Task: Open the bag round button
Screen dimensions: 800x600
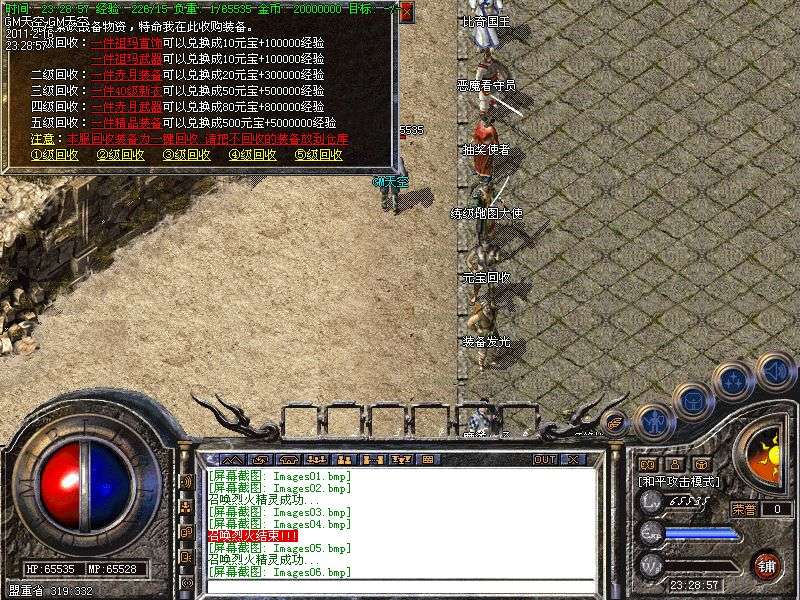Action: 692,401
